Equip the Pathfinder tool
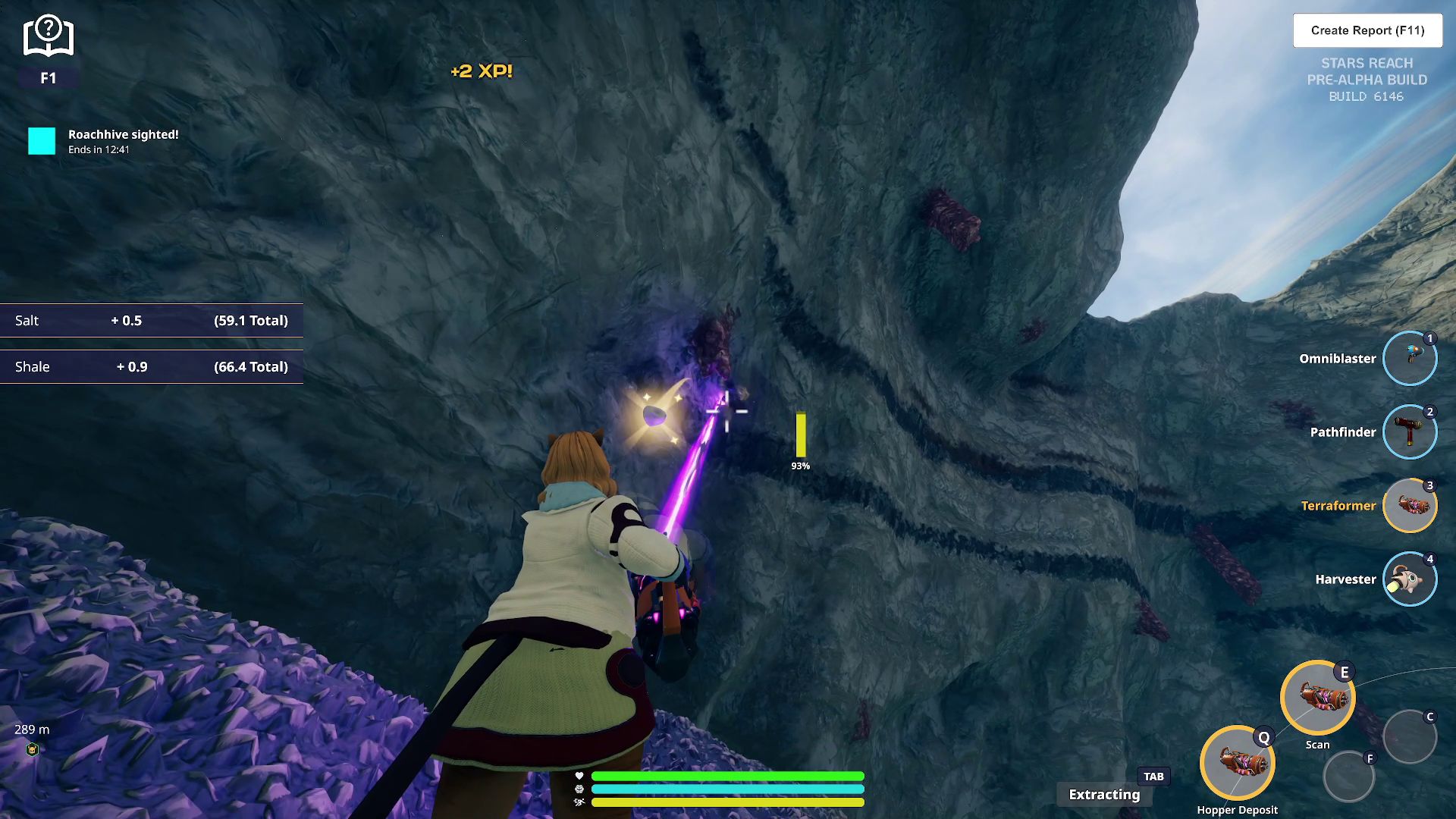This screenshot has width=1456, height=819. (x=1409, y=431)
